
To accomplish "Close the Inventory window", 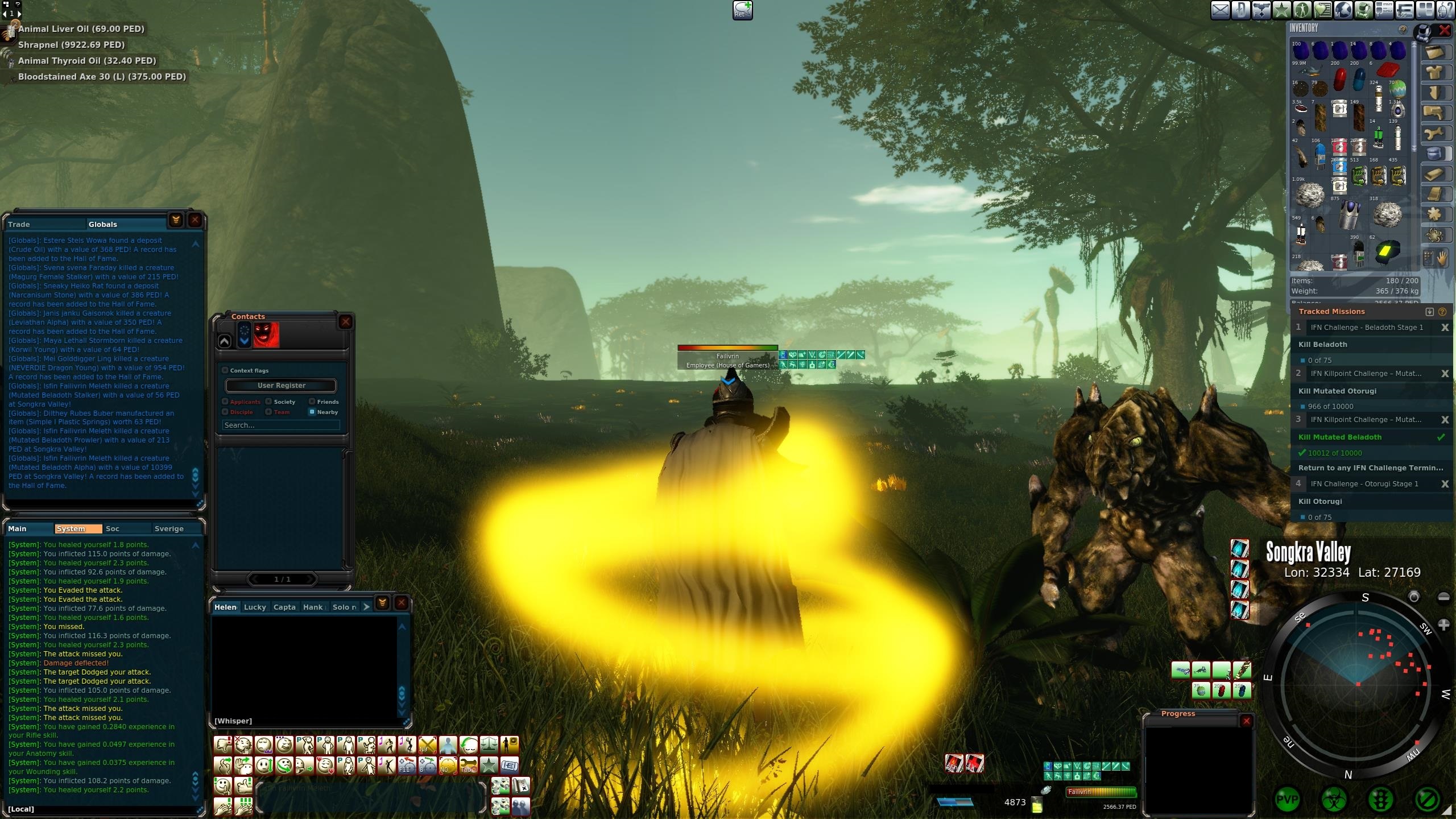I will click(1444, 30).
